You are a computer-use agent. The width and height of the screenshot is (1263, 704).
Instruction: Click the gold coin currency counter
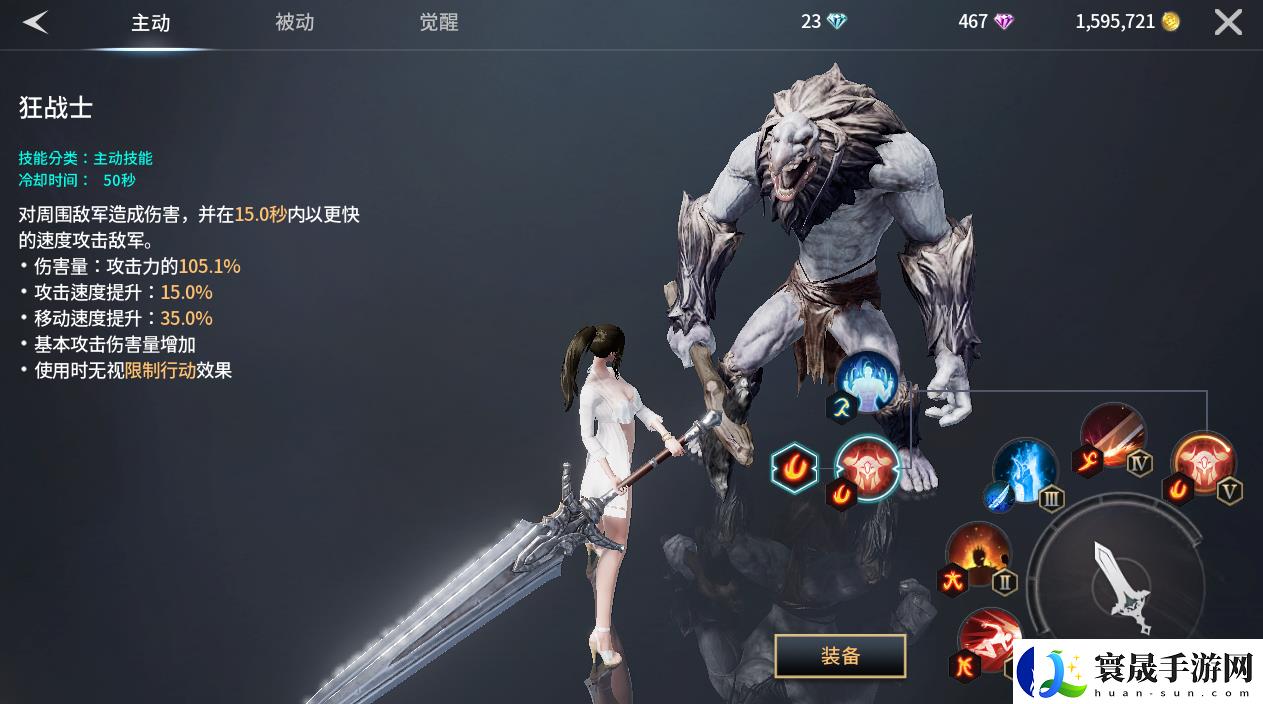tap(1127, 22)
